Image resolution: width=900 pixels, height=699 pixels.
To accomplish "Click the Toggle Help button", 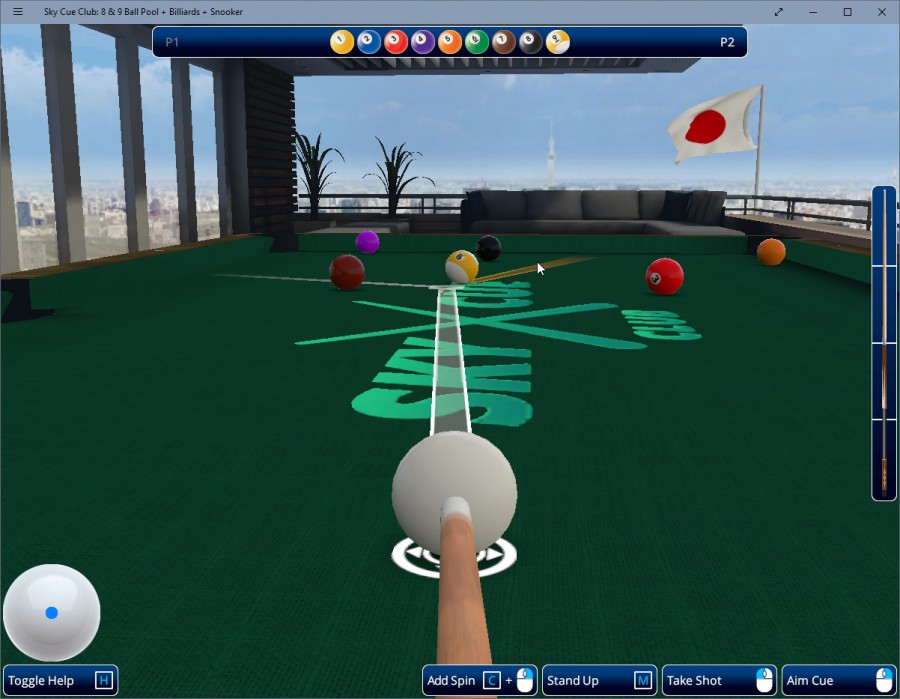I will [x=60, y=681].
